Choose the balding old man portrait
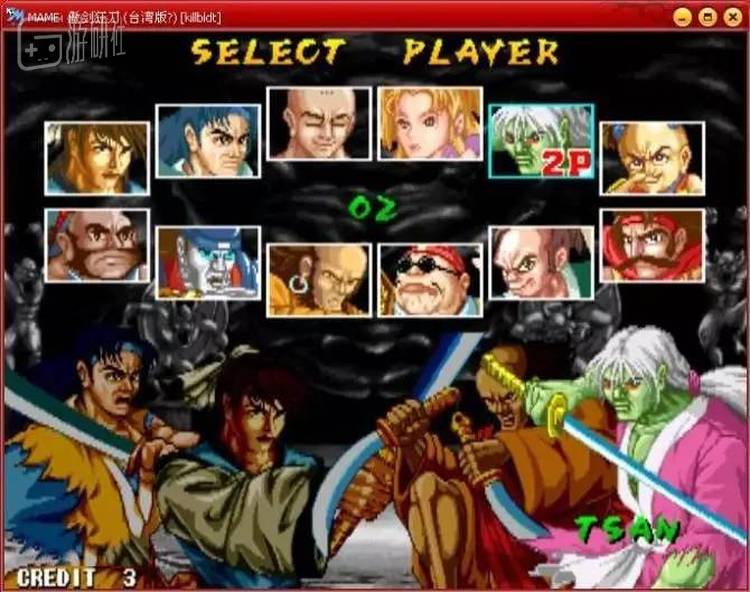 tap(541, 263)
